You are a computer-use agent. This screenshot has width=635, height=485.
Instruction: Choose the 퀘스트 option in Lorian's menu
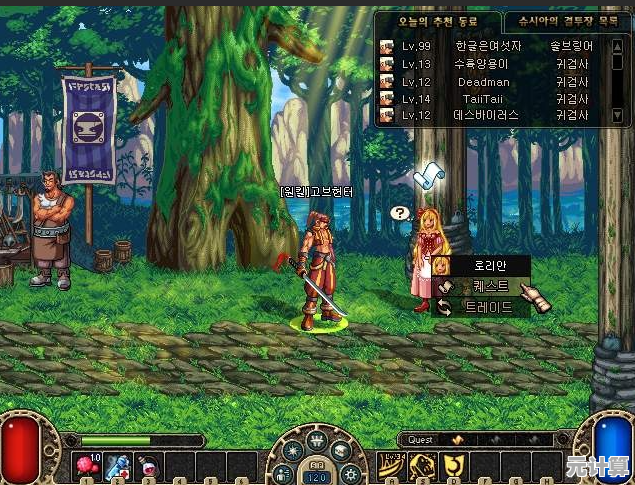tap(484, 286)
